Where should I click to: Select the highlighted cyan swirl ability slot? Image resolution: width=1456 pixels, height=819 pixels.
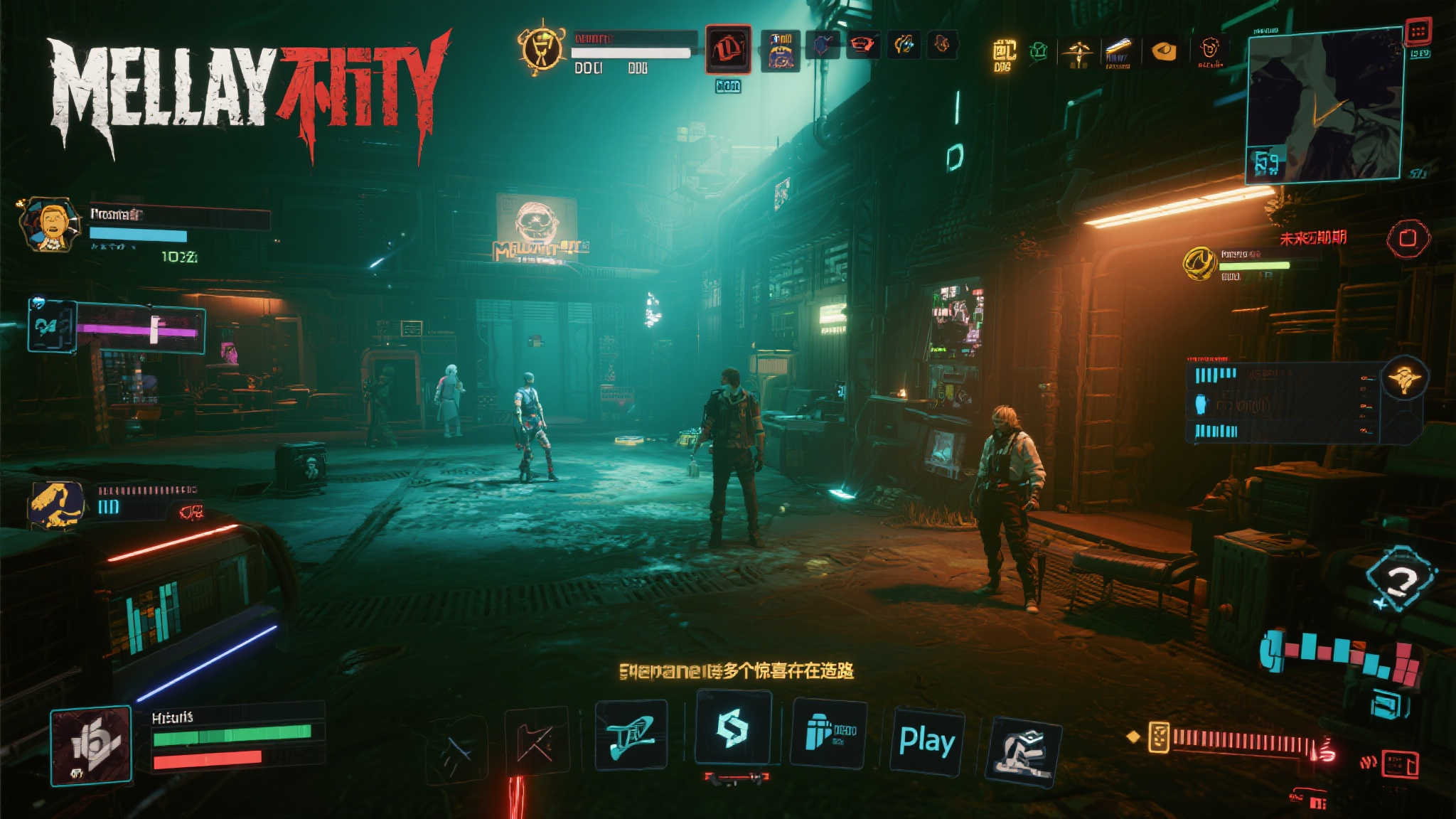pos(733,728)
